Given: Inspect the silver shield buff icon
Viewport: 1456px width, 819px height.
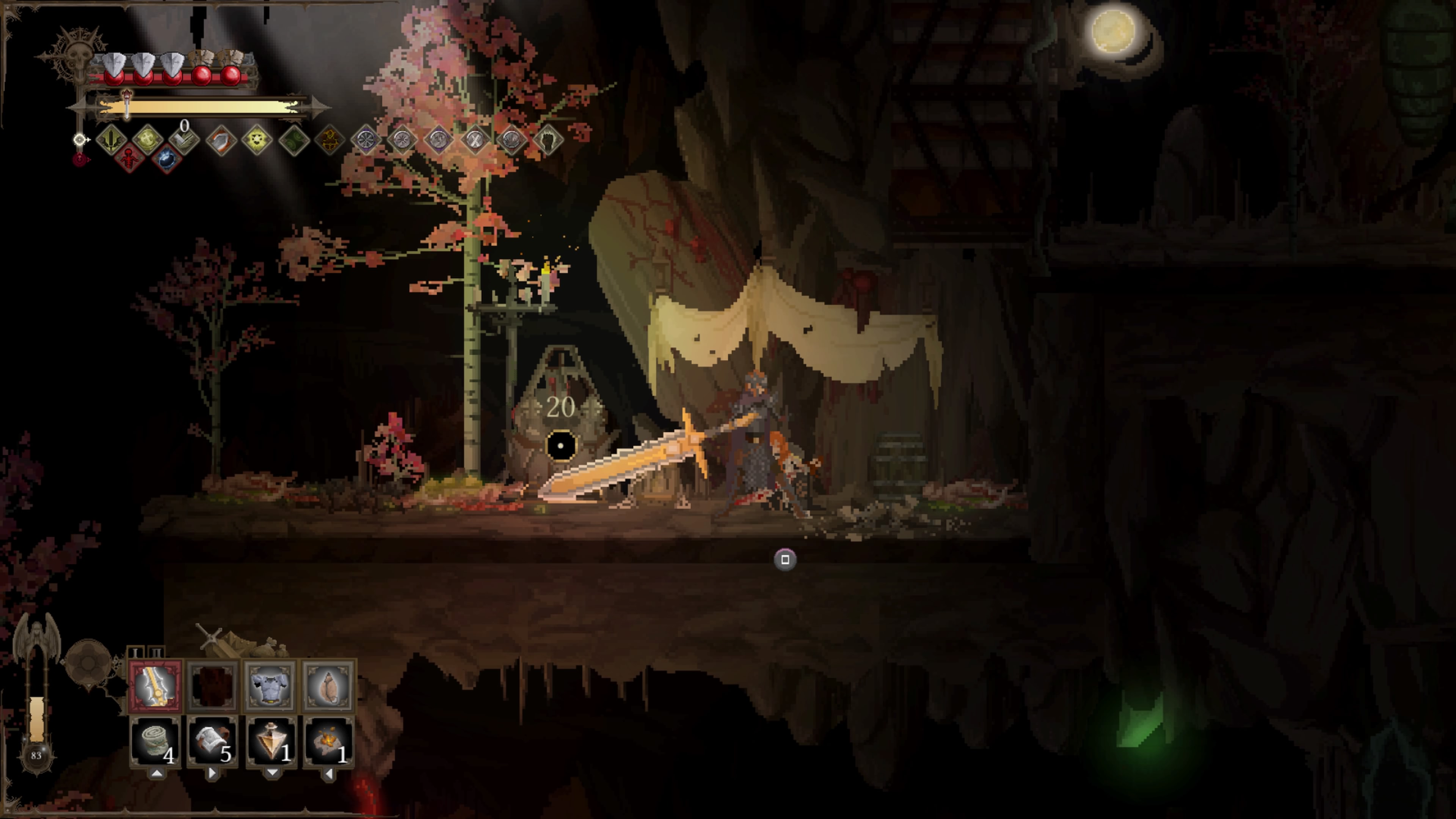Looking at the screenshot, I should (x=221, y=139).
